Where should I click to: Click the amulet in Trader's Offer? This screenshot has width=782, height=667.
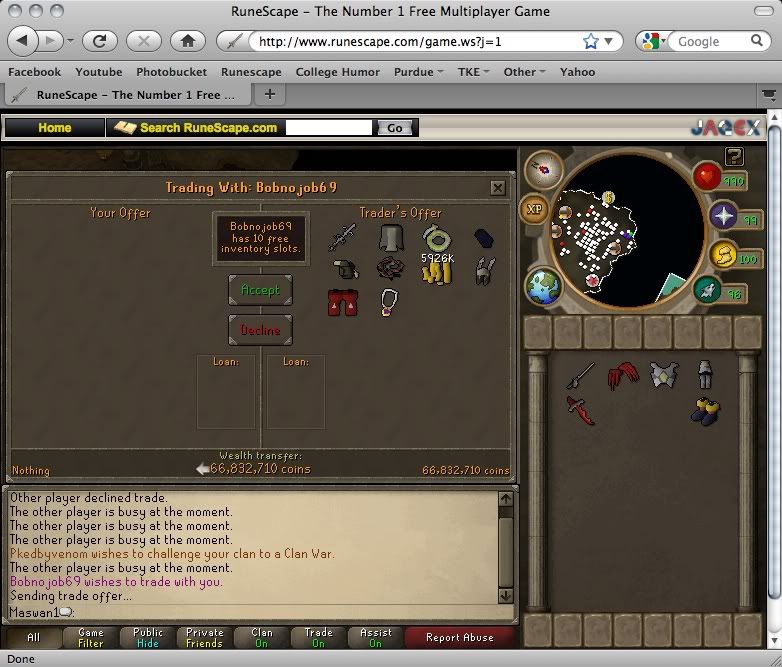tap(390, 302)
